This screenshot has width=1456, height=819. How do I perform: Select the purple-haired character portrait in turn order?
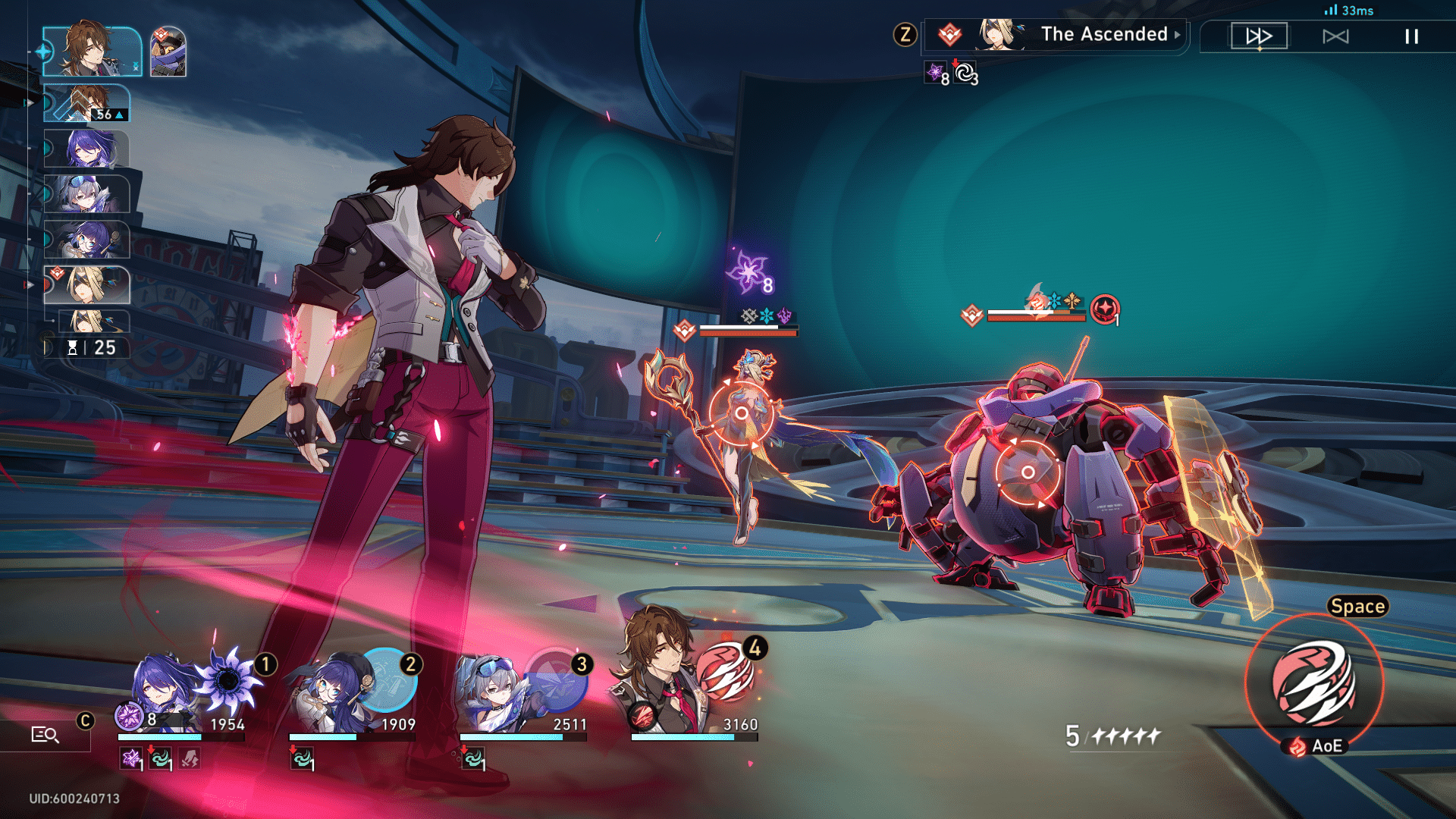coord(87,149)
